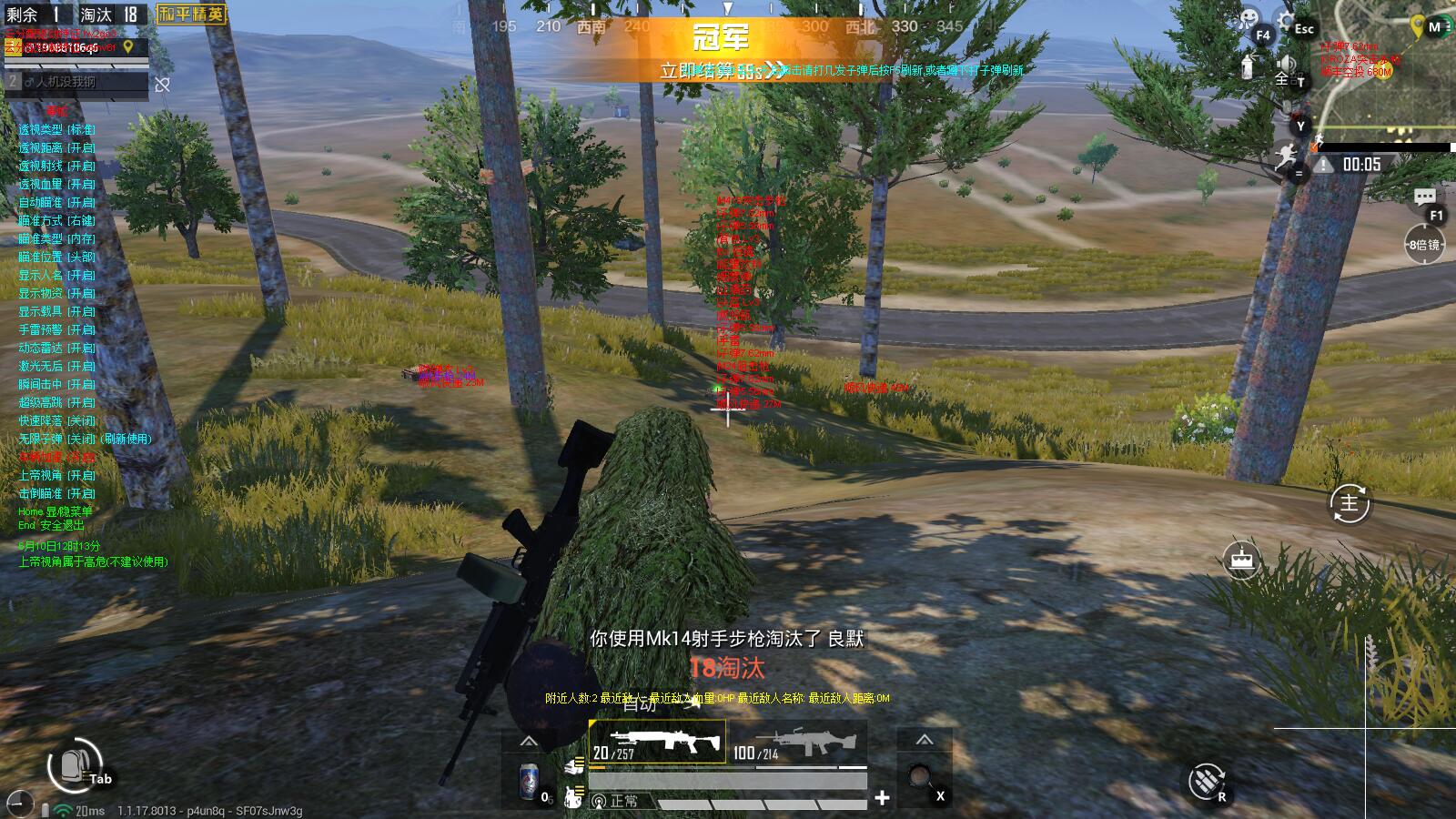1456x819 pixels.
Task: Open the backpack Tab icon
Action: (75, 764)
